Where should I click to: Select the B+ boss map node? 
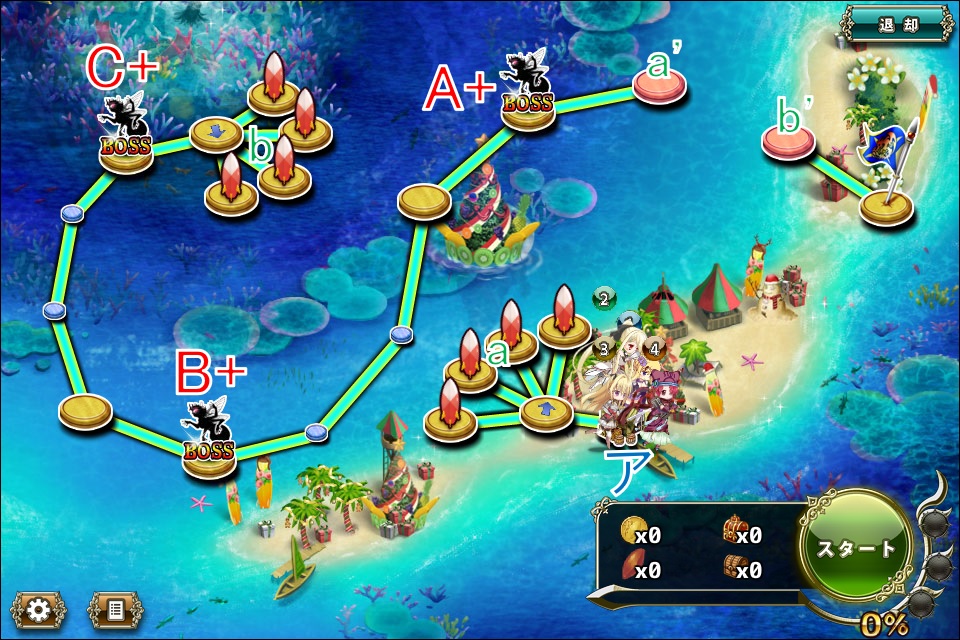pos(210,455)
